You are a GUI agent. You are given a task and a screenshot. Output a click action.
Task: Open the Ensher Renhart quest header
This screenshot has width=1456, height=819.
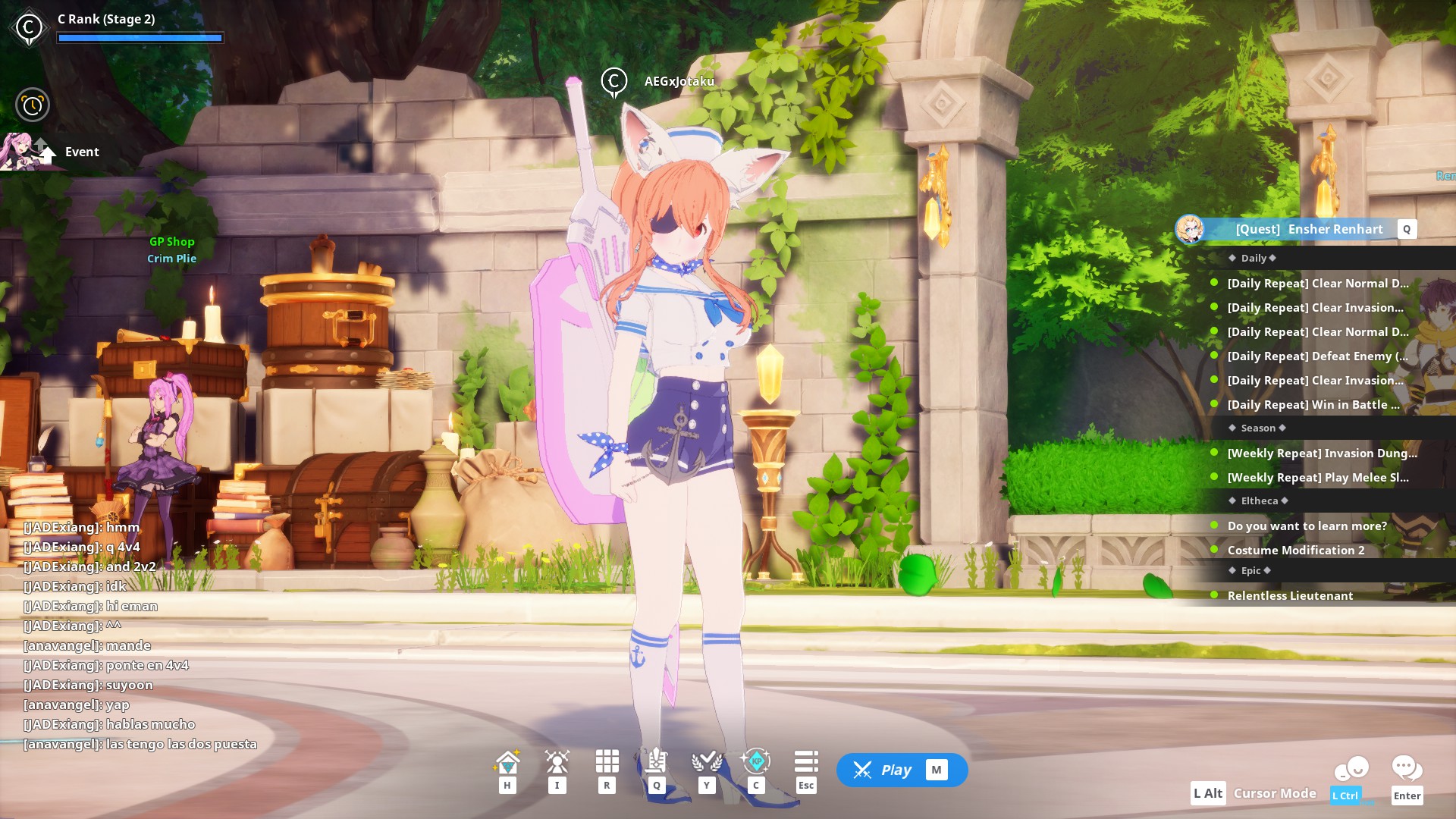(x=1308, y=229)
